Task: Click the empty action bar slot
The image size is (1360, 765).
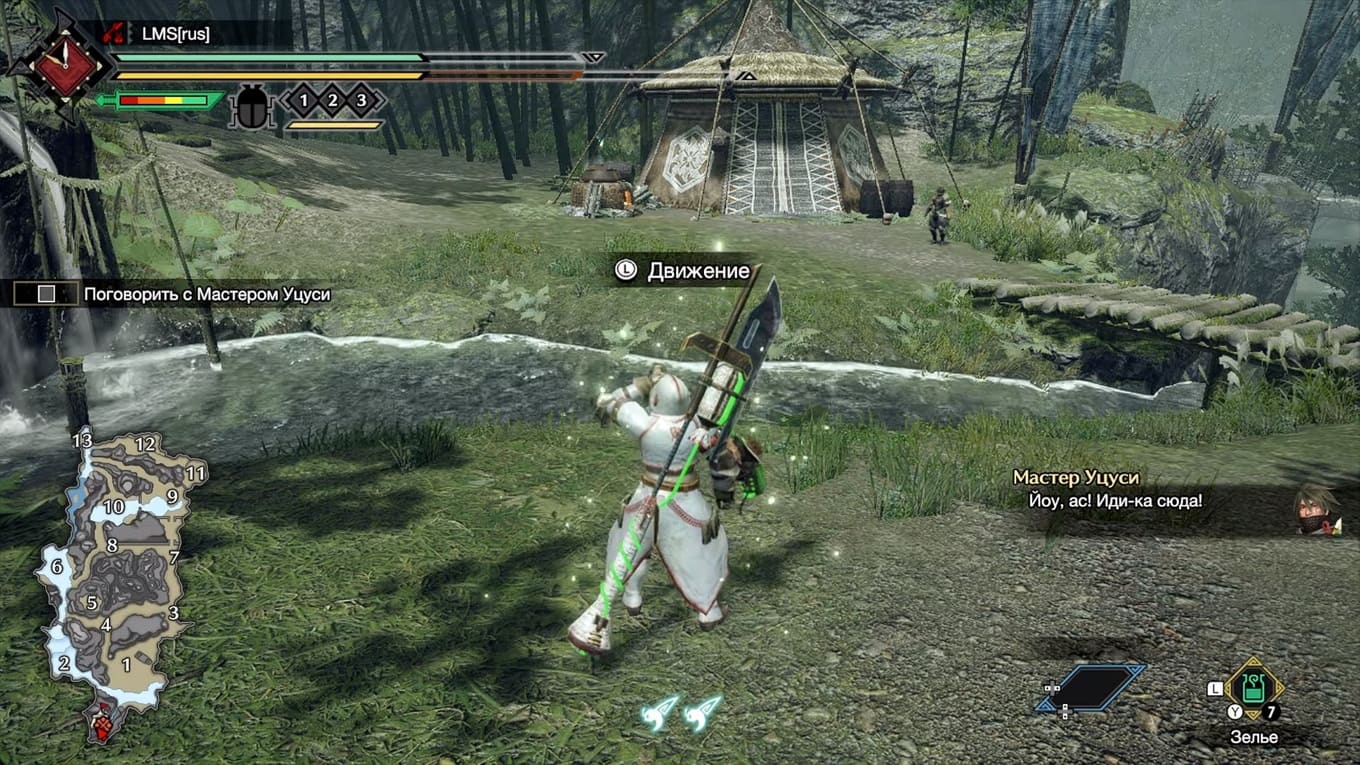Action: click(x=1090, y=688)
